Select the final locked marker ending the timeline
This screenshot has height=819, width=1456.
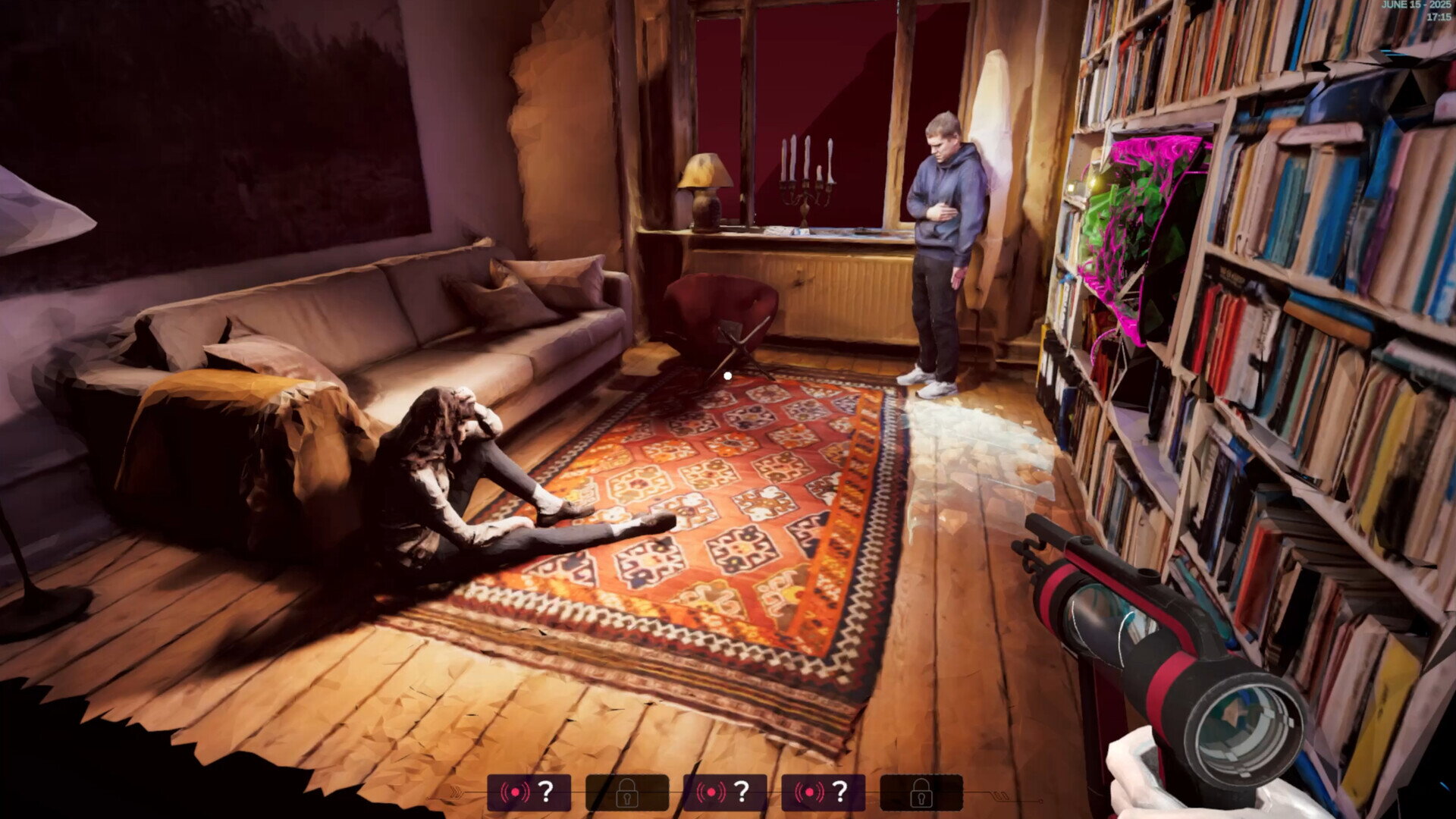click(x=921, y=792)
